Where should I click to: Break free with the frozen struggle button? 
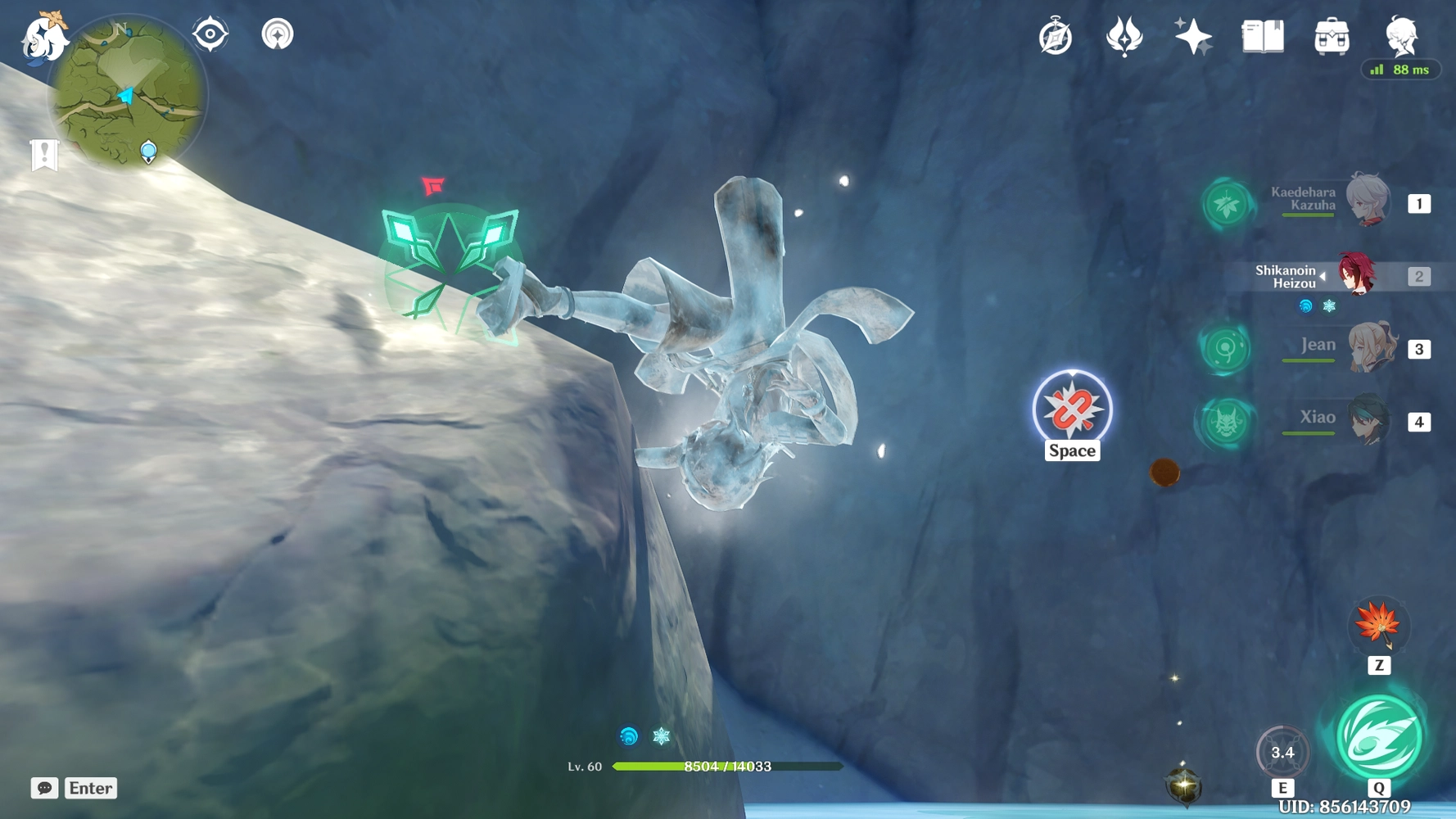1072,409
